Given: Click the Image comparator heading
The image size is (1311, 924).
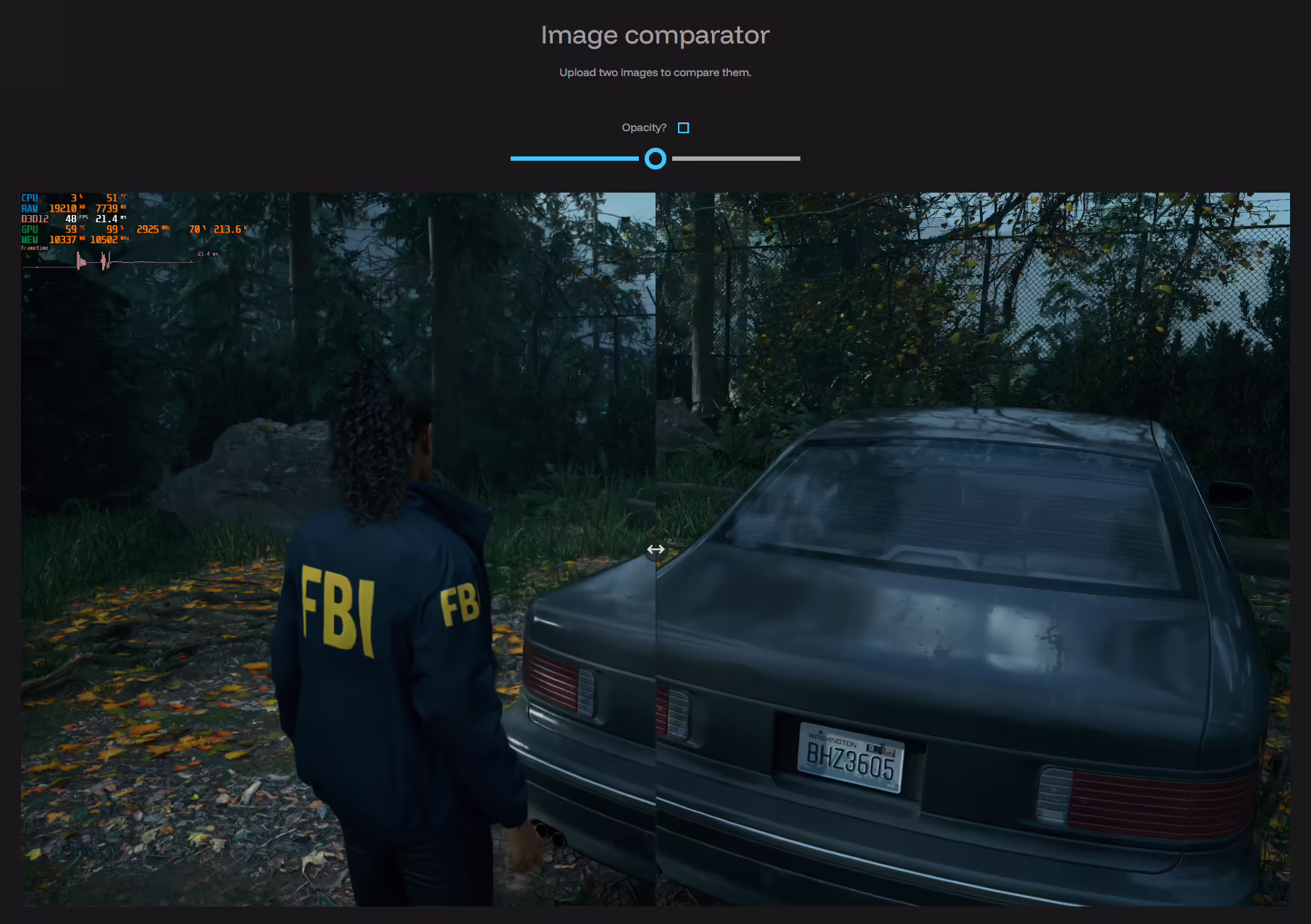Looking at the screenshot, I should [x=654, y=35].
